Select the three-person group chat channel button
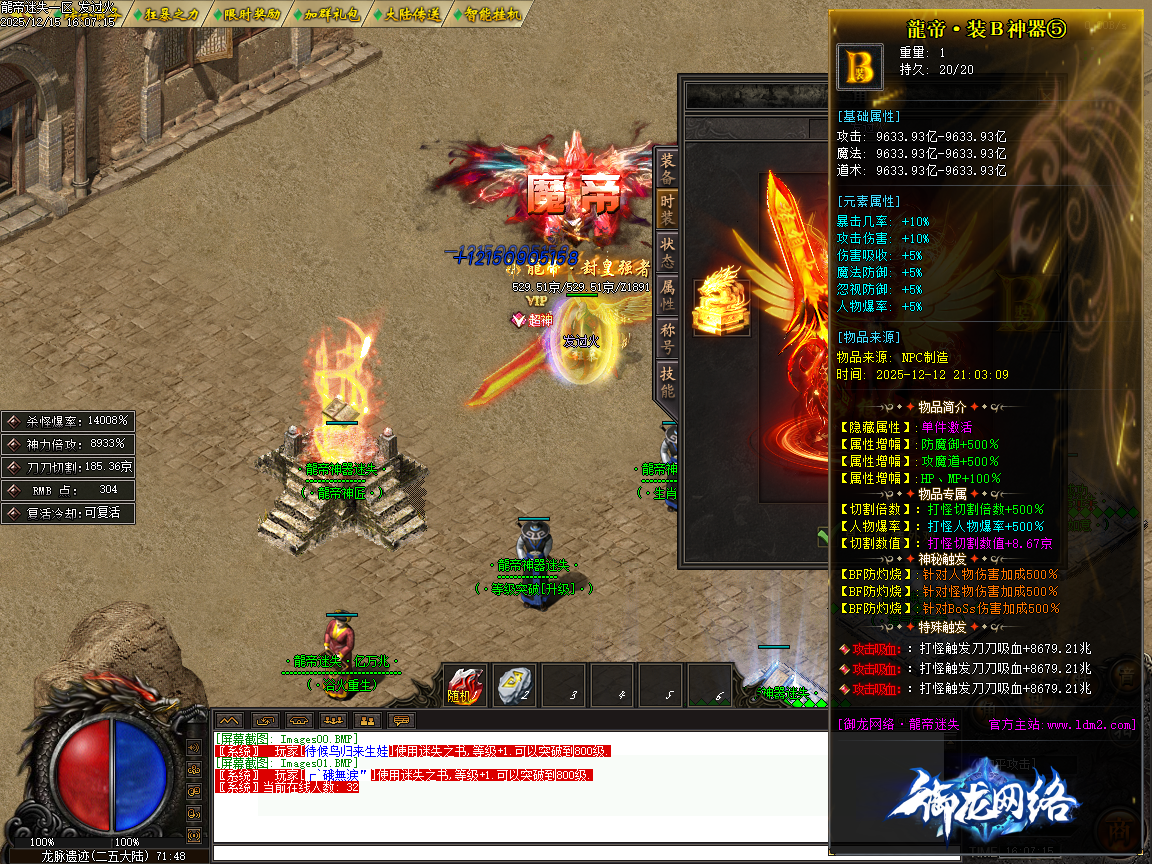Image resolution: width=1152 pixels, height=864 pixels. tap(333, 720)
